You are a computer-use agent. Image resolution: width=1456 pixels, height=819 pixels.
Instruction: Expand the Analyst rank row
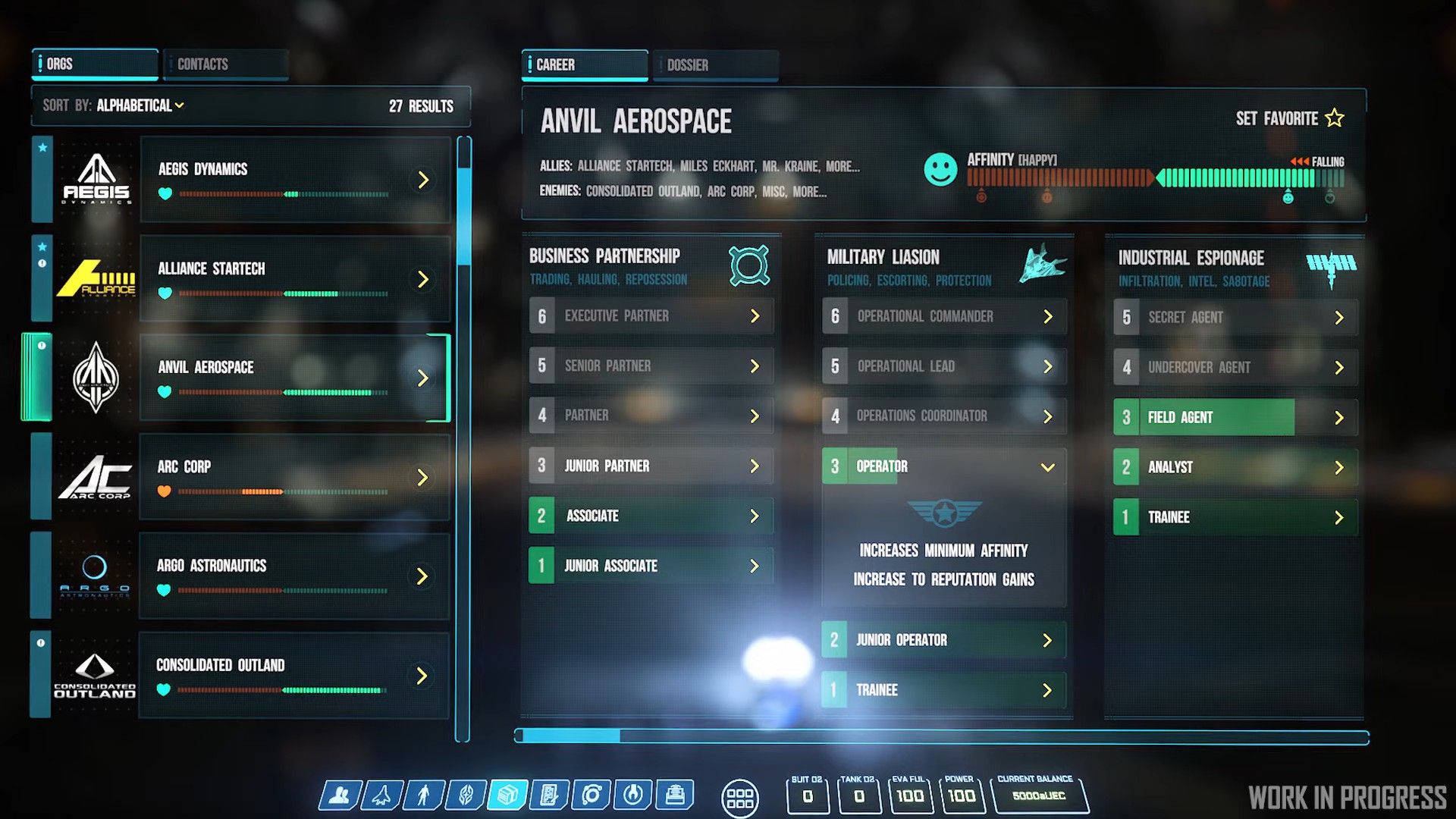(x=1235, y=467)
